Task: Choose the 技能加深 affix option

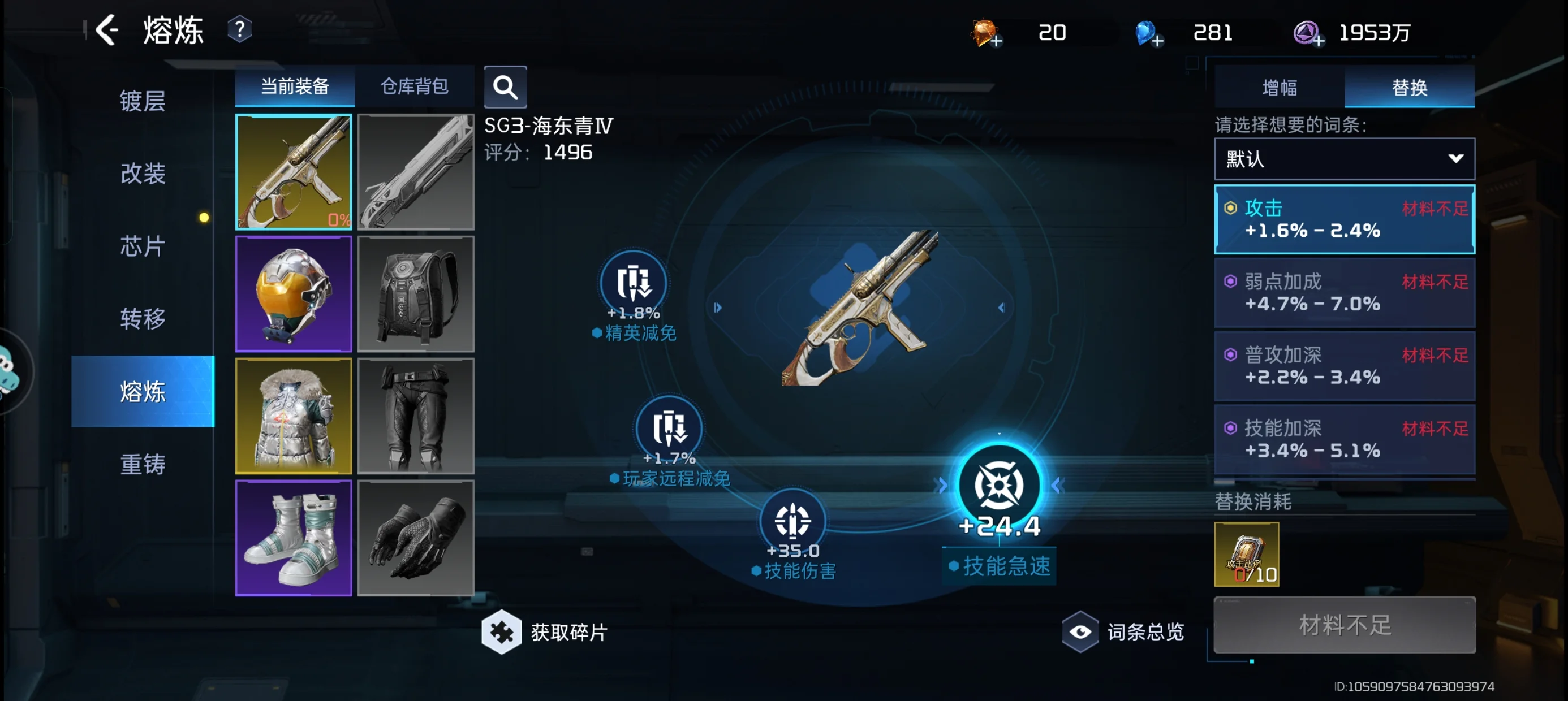Action: click(1344, 439)
